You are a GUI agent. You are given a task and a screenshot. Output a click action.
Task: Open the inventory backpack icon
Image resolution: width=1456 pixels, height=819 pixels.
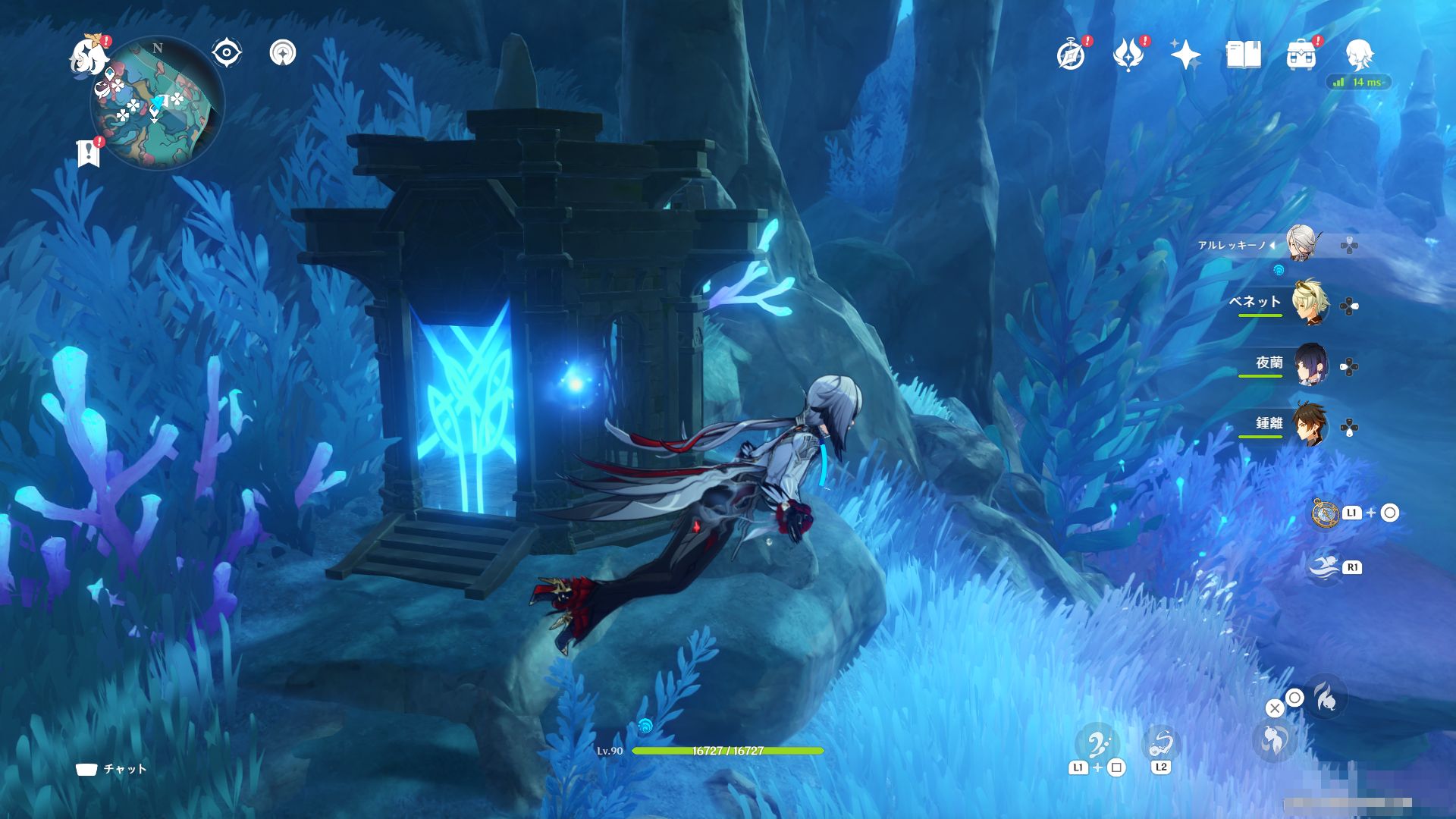pos(1301,55)
